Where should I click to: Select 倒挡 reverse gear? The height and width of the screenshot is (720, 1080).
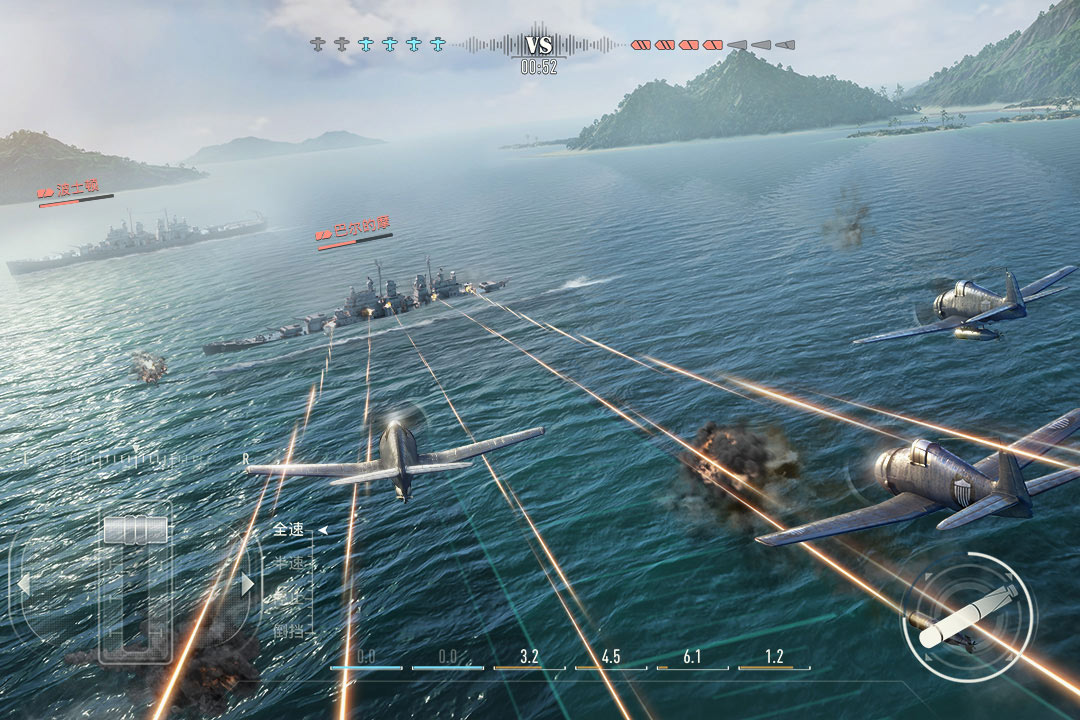[289, 632]
